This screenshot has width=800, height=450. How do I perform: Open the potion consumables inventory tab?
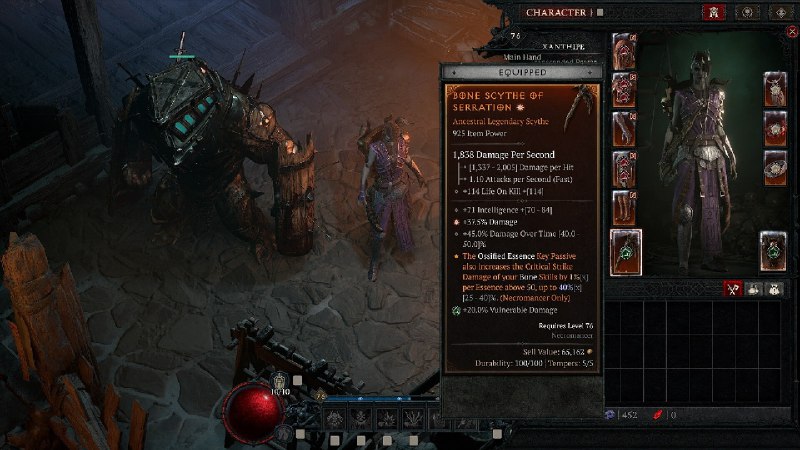click(757, 288)
